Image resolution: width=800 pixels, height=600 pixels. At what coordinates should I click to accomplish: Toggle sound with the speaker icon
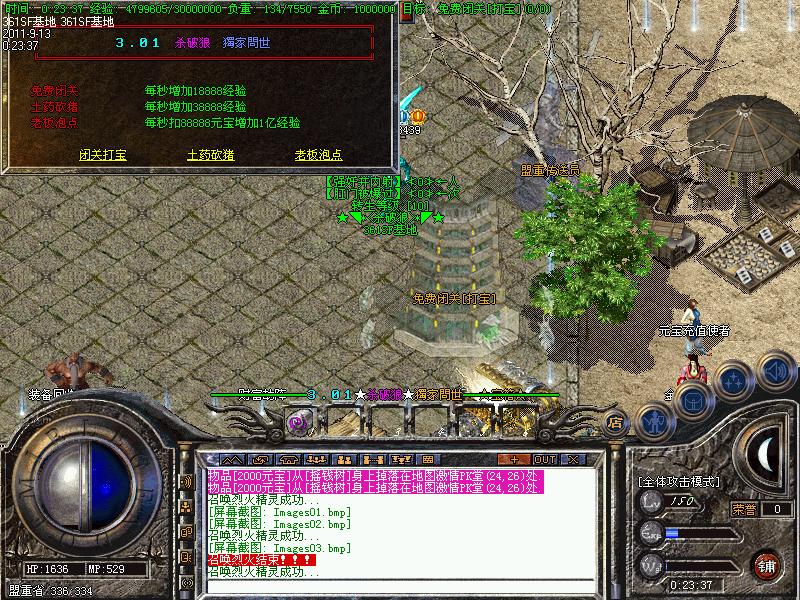[x=775, y=372]
